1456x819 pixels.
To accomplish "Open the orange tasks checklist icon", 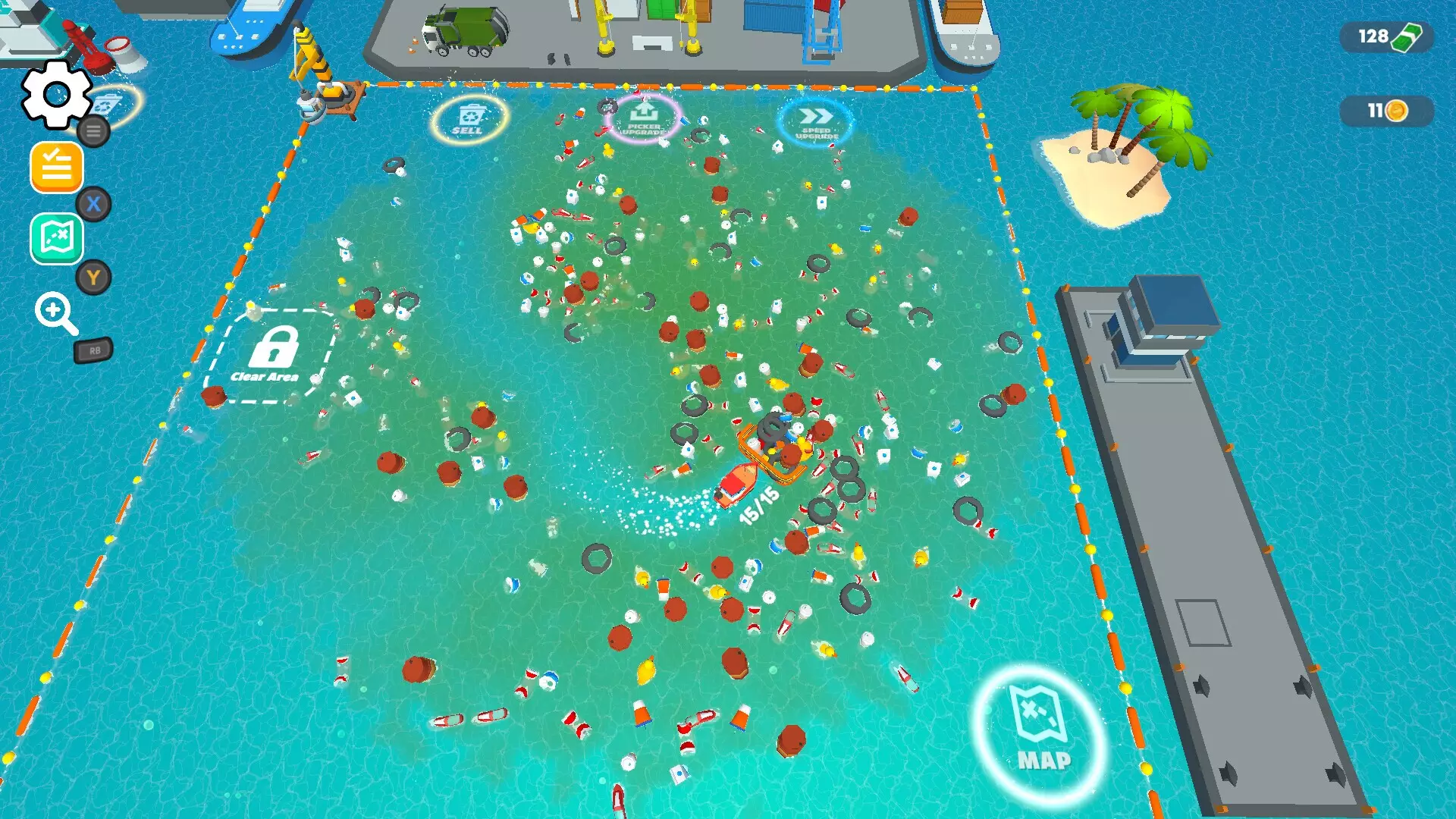I will 56,167.
